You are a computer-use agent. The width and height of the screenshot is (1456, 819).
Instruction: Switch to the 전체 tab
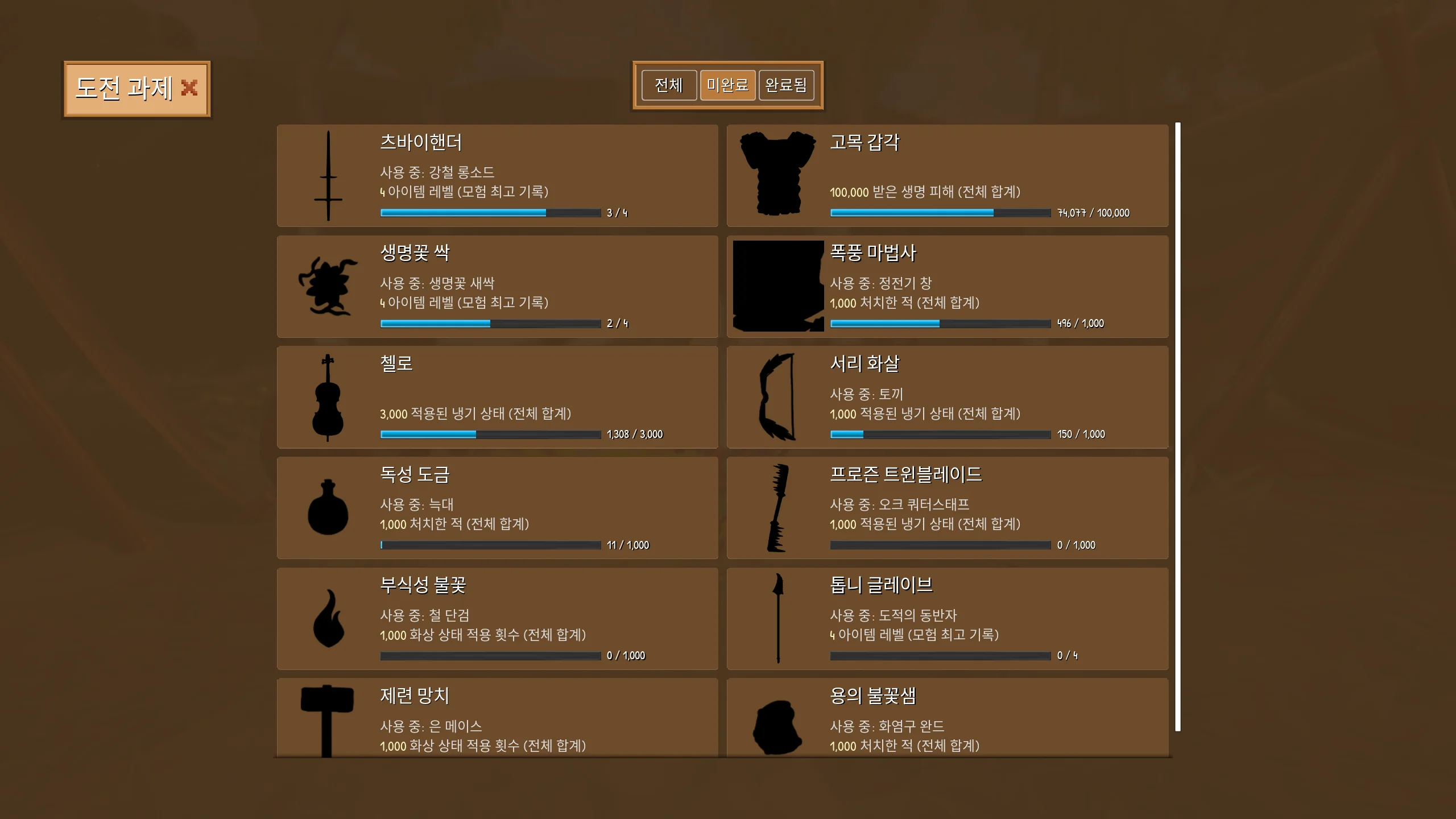[669, 85]
